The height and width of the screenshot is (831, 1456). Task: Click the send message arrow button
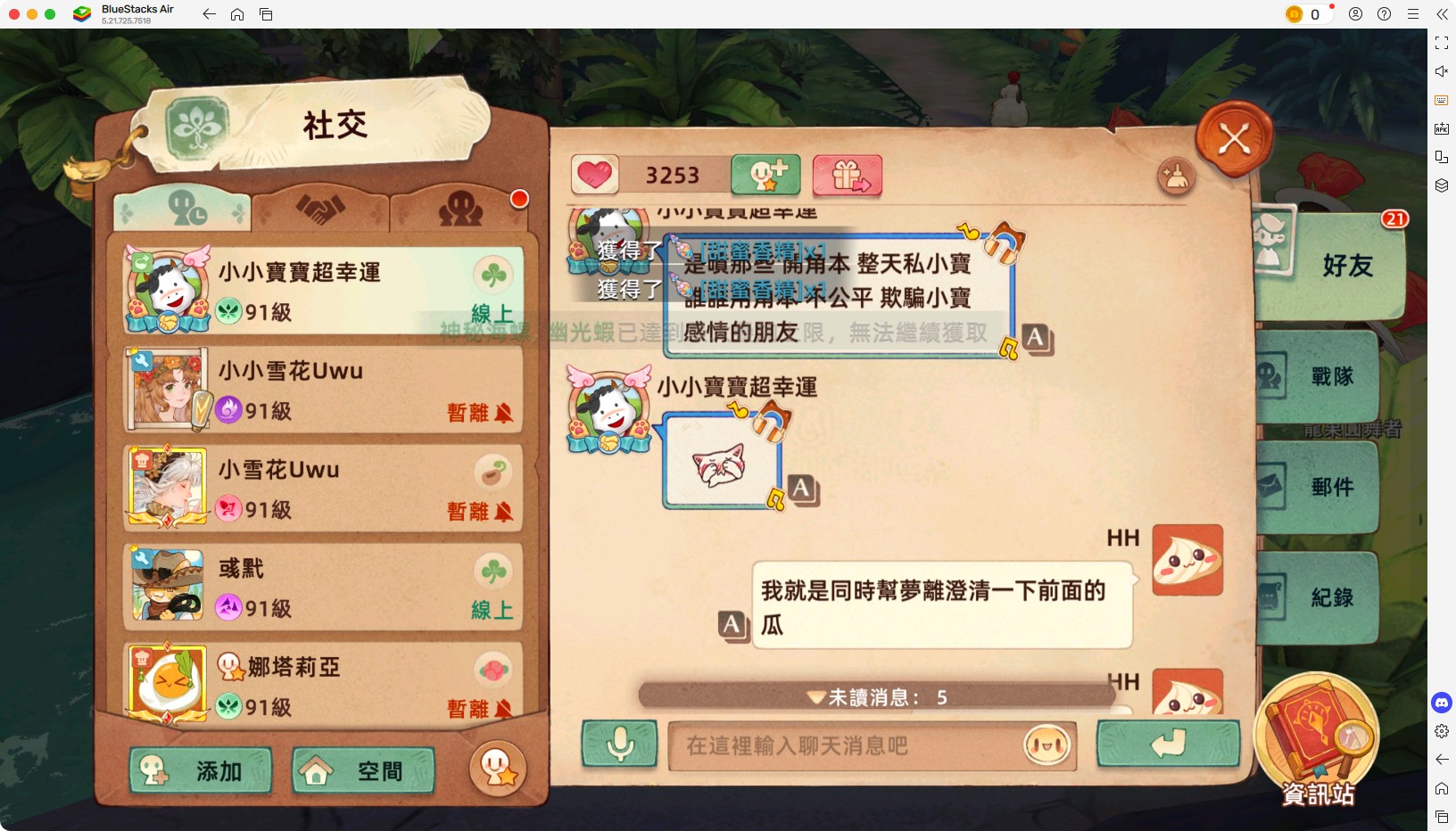pos(1169,745)
